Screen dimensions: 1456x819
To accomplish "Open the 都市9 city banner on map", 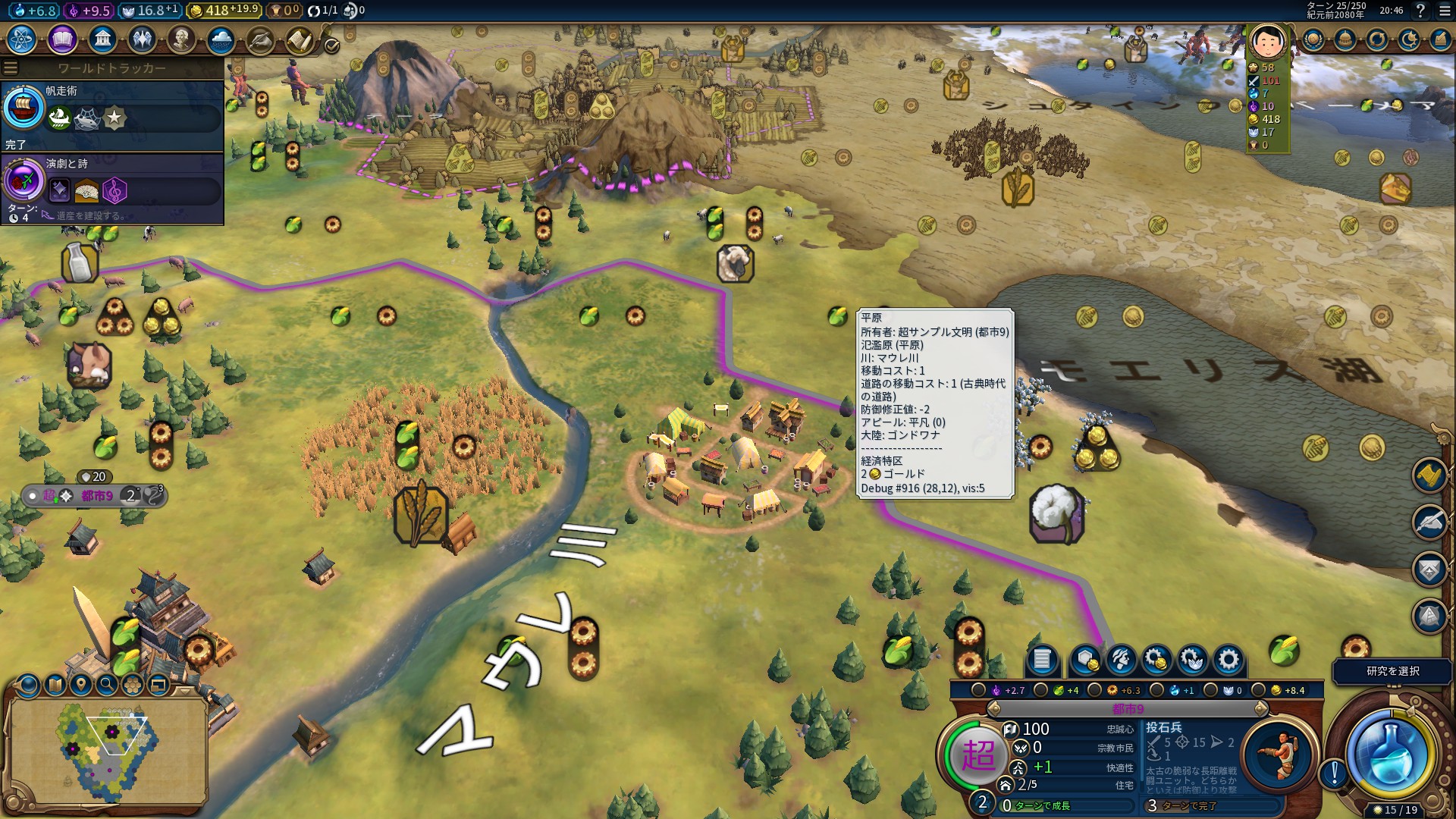I will [97, 496].
